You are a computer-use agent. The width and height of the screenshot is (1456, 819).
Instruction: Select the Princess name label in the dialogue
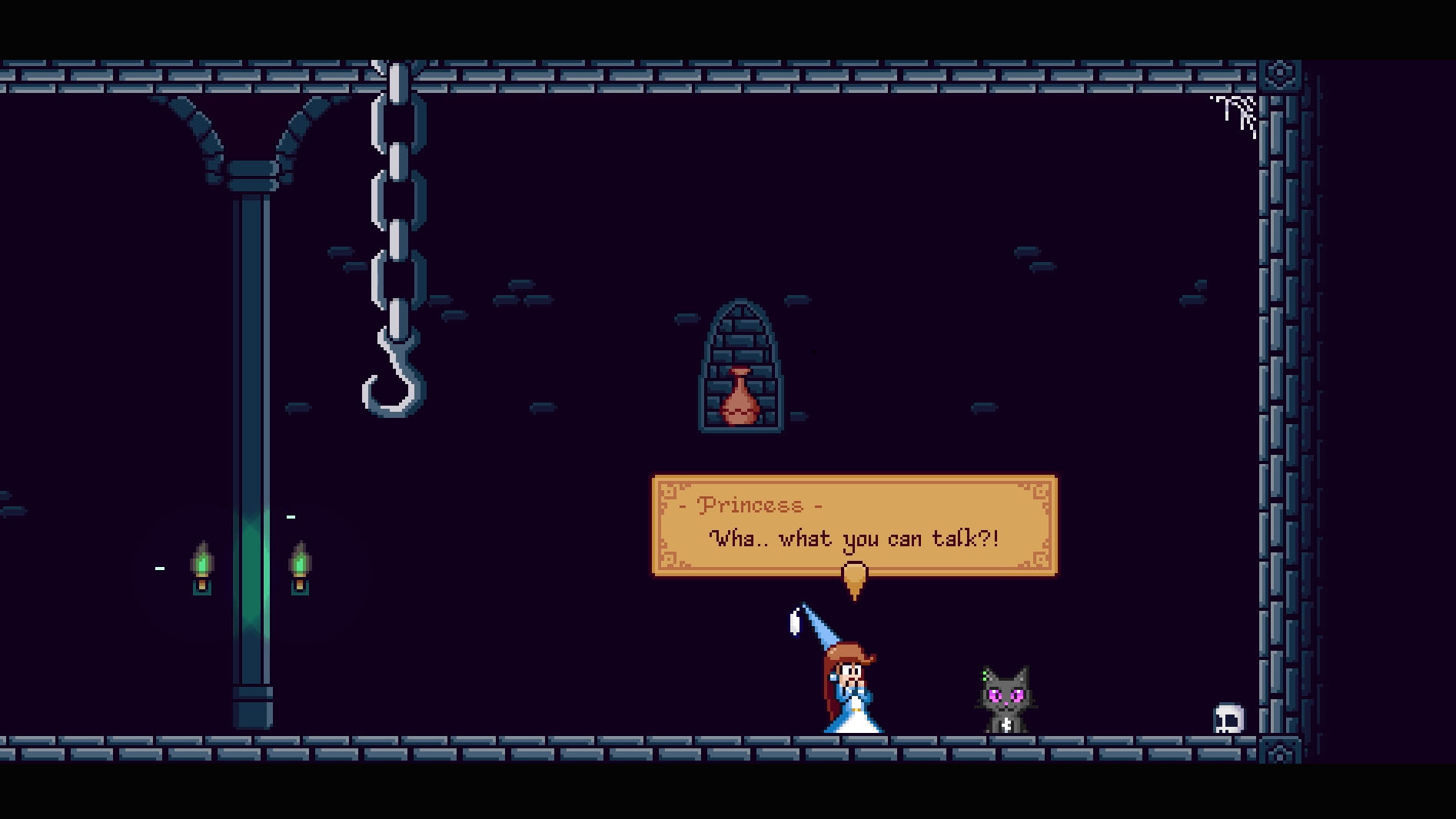(x=751, y=505)
